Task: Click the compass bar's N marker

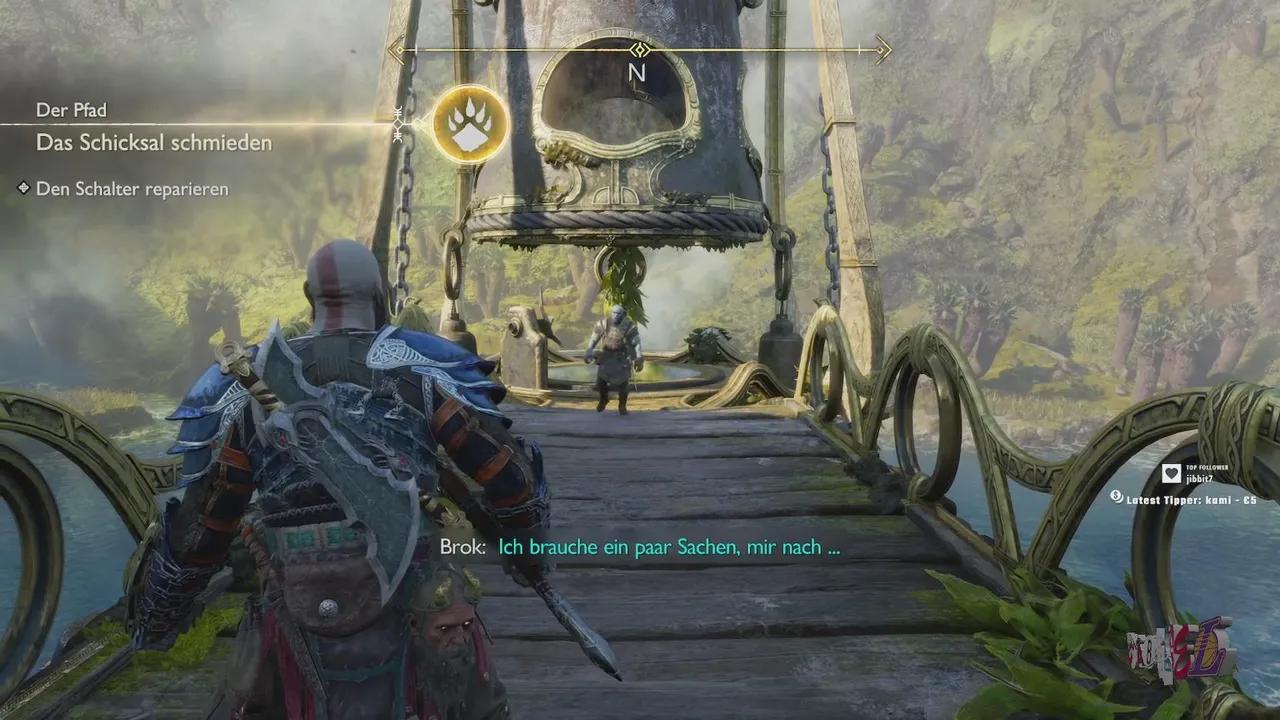Action: point(637,73)
